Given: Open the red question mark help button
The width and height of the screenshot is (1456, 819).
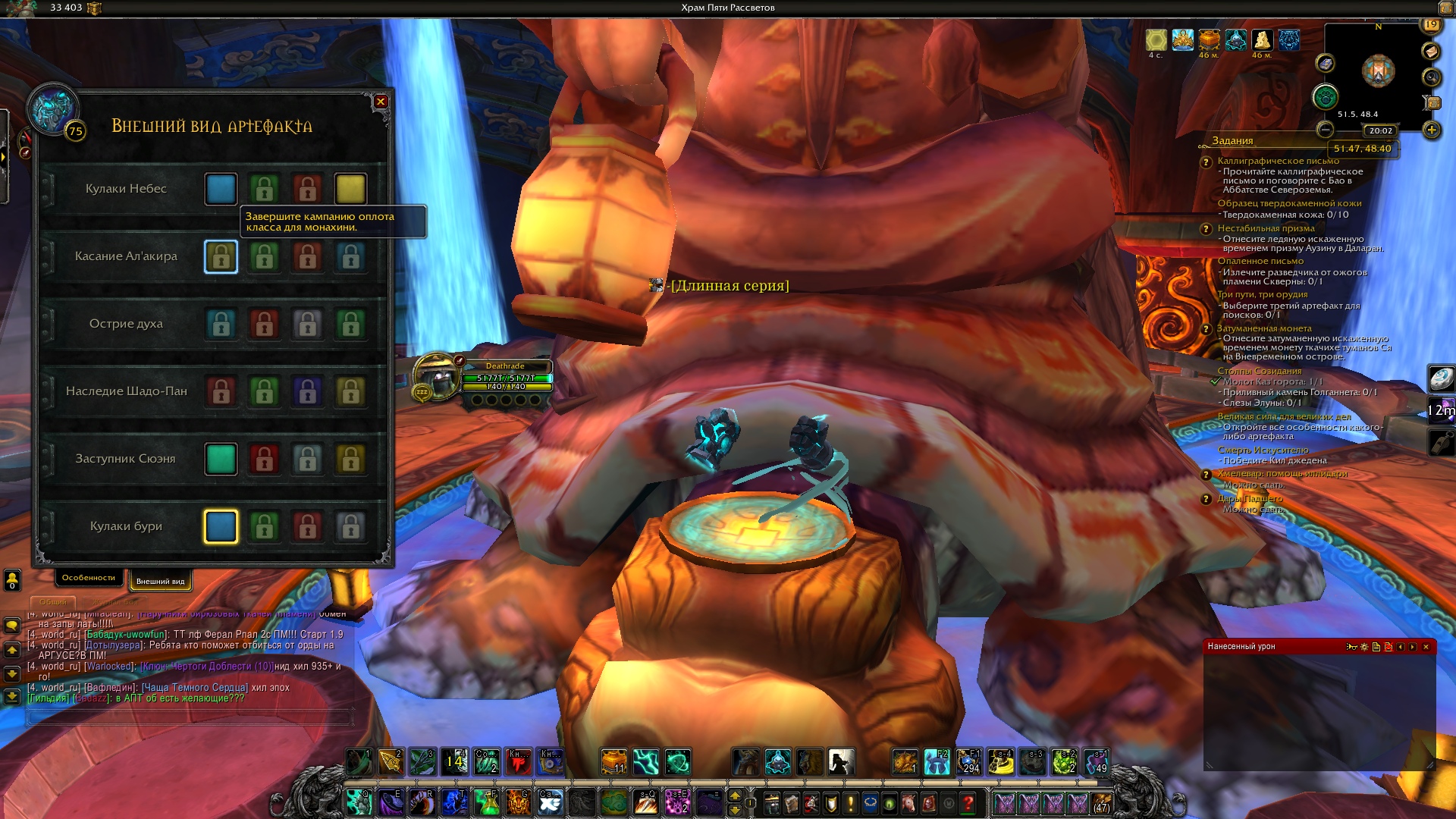Looking at the screenshot, I should tap(968, 802).
